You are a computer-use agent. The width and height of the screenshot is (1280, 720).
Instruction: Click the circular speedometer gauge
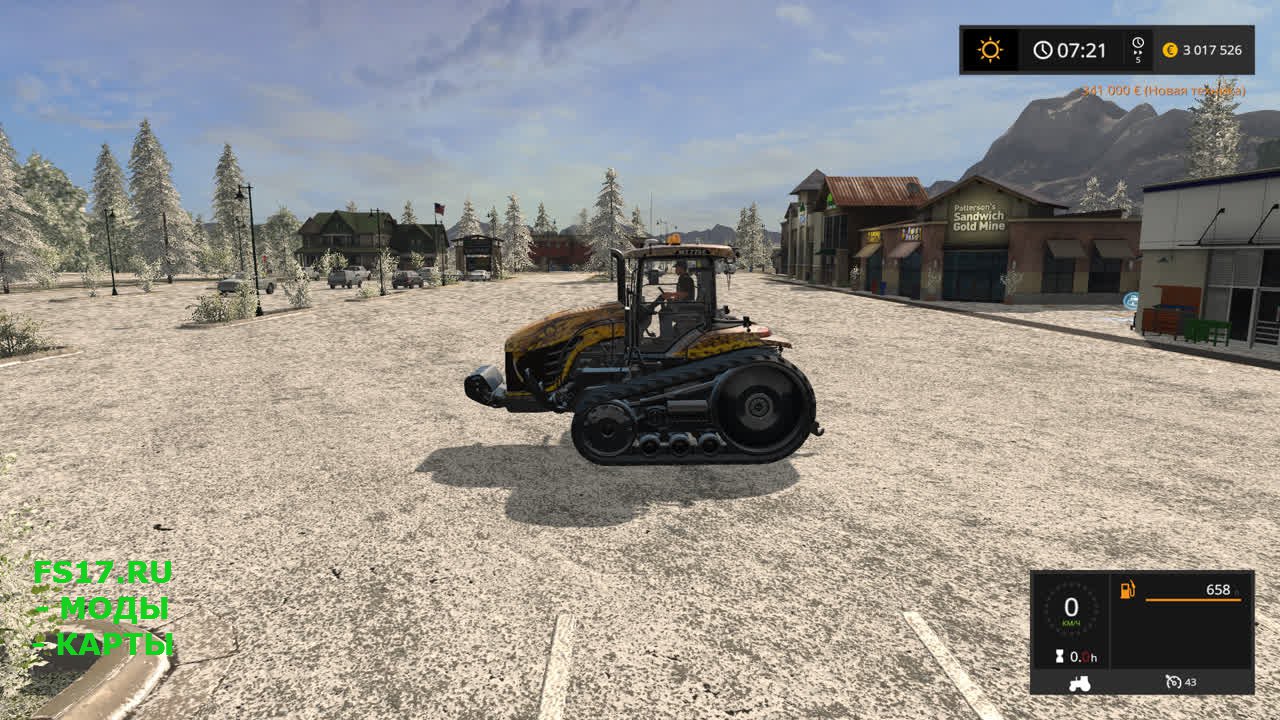tap(1070, 609)
